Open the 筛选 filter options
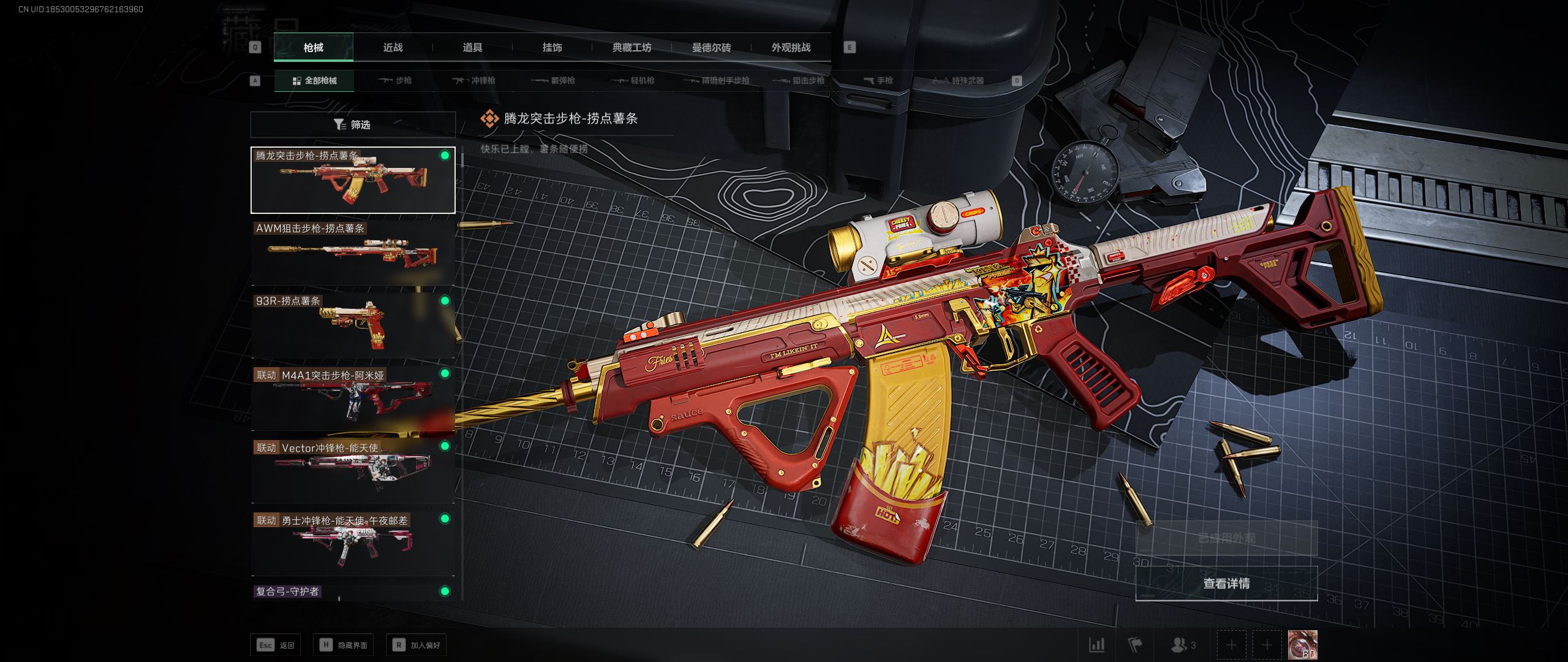 [353, 124]
